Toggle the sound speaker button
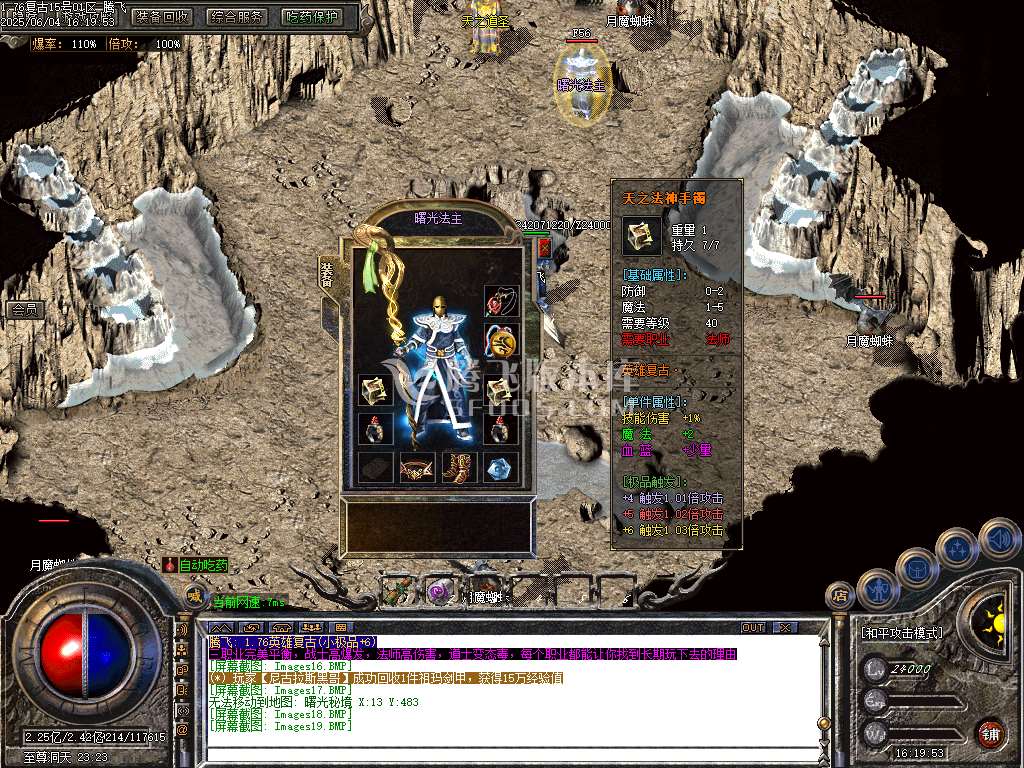This screenshot has width=1024, height=768. pos(999,538)
